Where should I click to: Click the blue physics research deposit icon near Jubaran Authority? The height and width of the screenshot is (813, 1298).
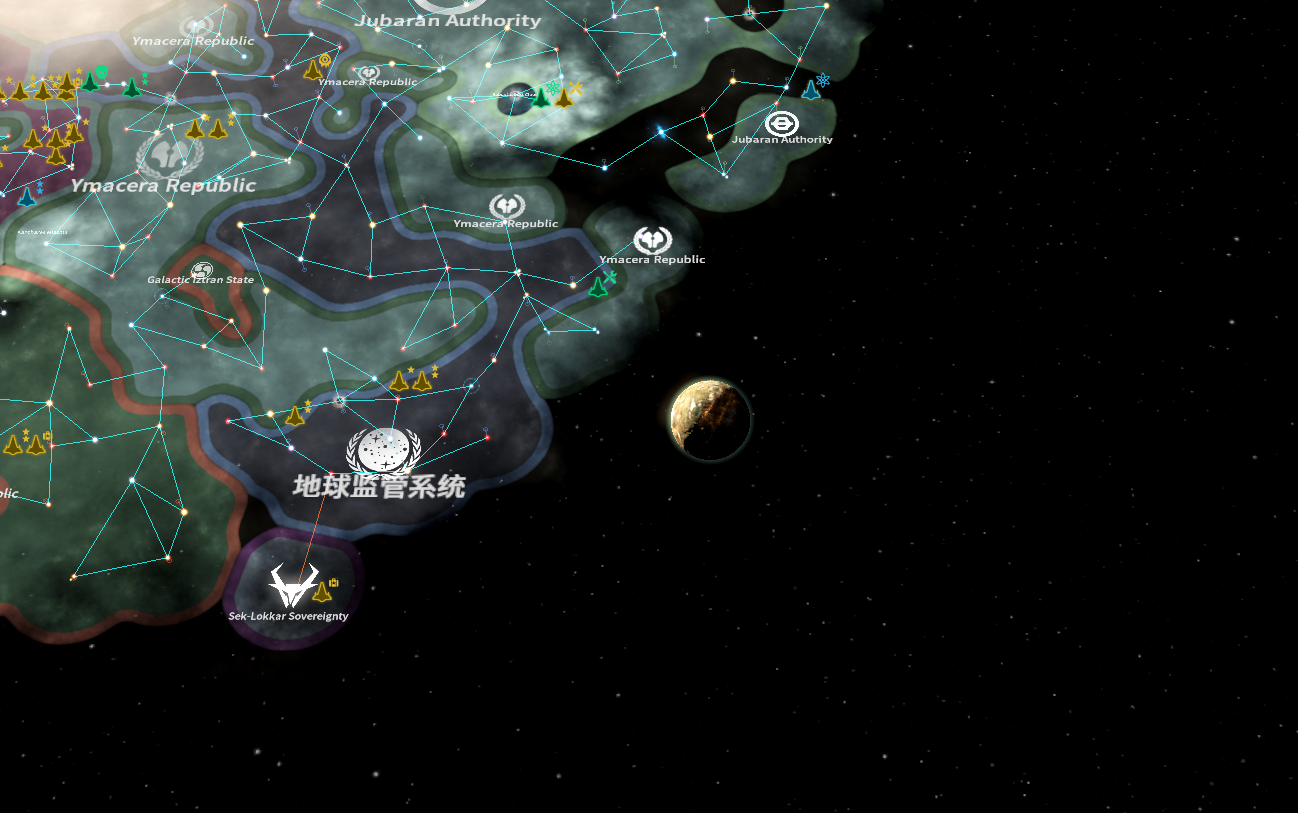pyautogui.click(x=822, y=80)
